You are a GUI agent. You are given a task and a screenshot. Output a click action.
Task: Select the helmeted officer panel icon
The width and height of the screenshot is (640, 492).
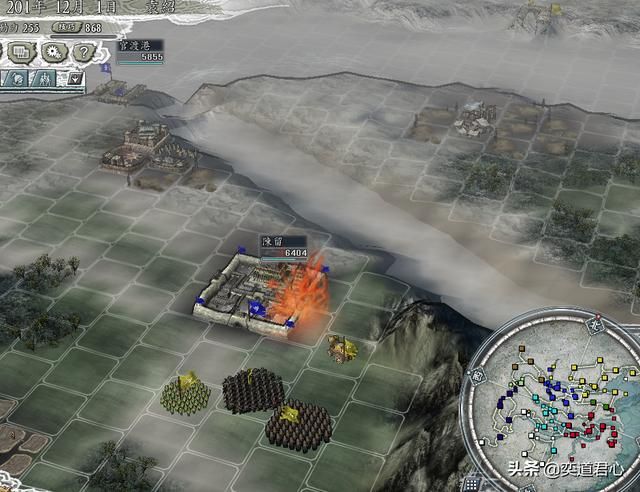pos(17,79)
